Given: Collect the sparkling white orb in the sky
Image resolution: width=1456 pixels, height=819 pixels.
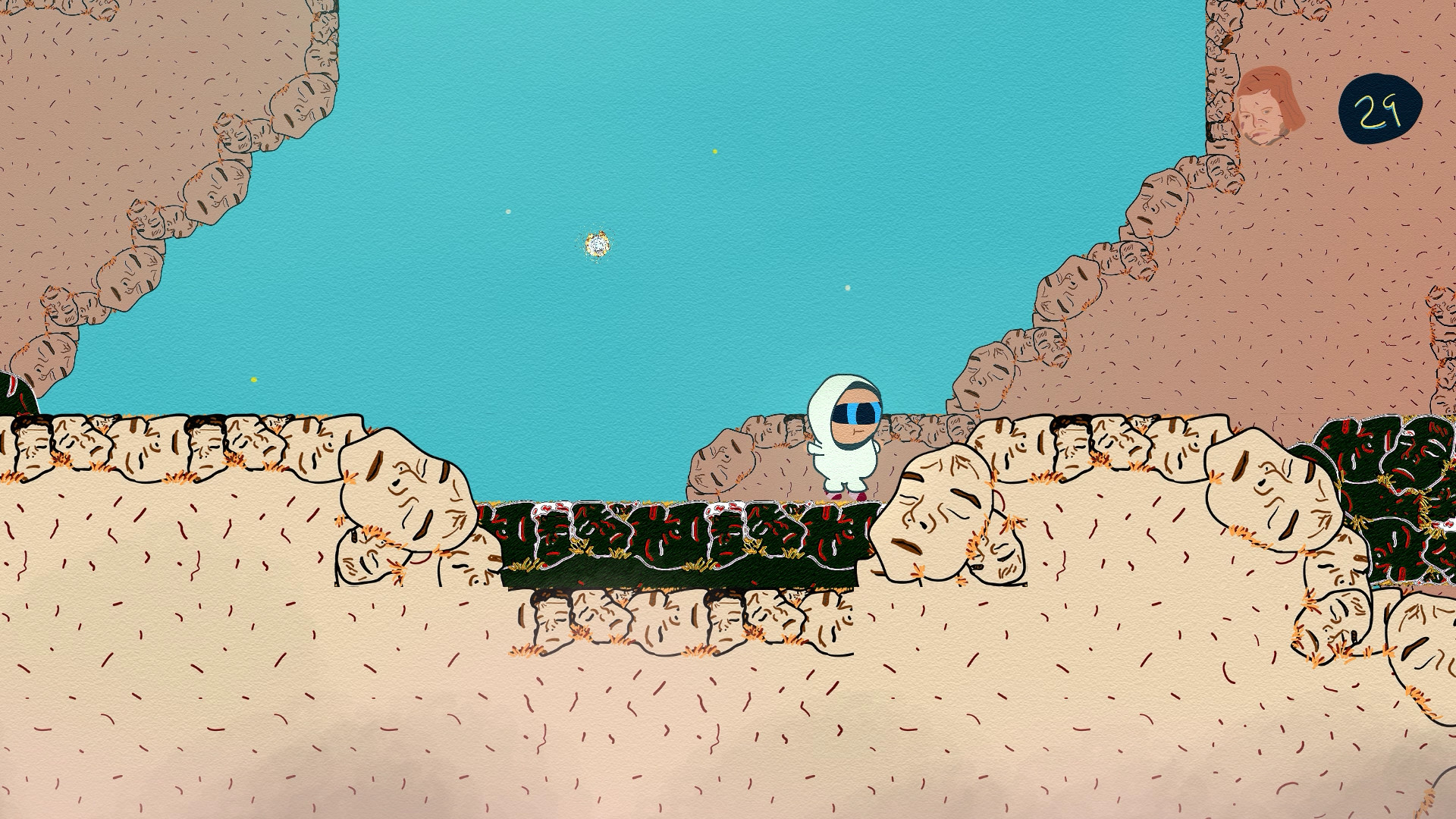Looking at the screenshot, I should coord(598,243).
